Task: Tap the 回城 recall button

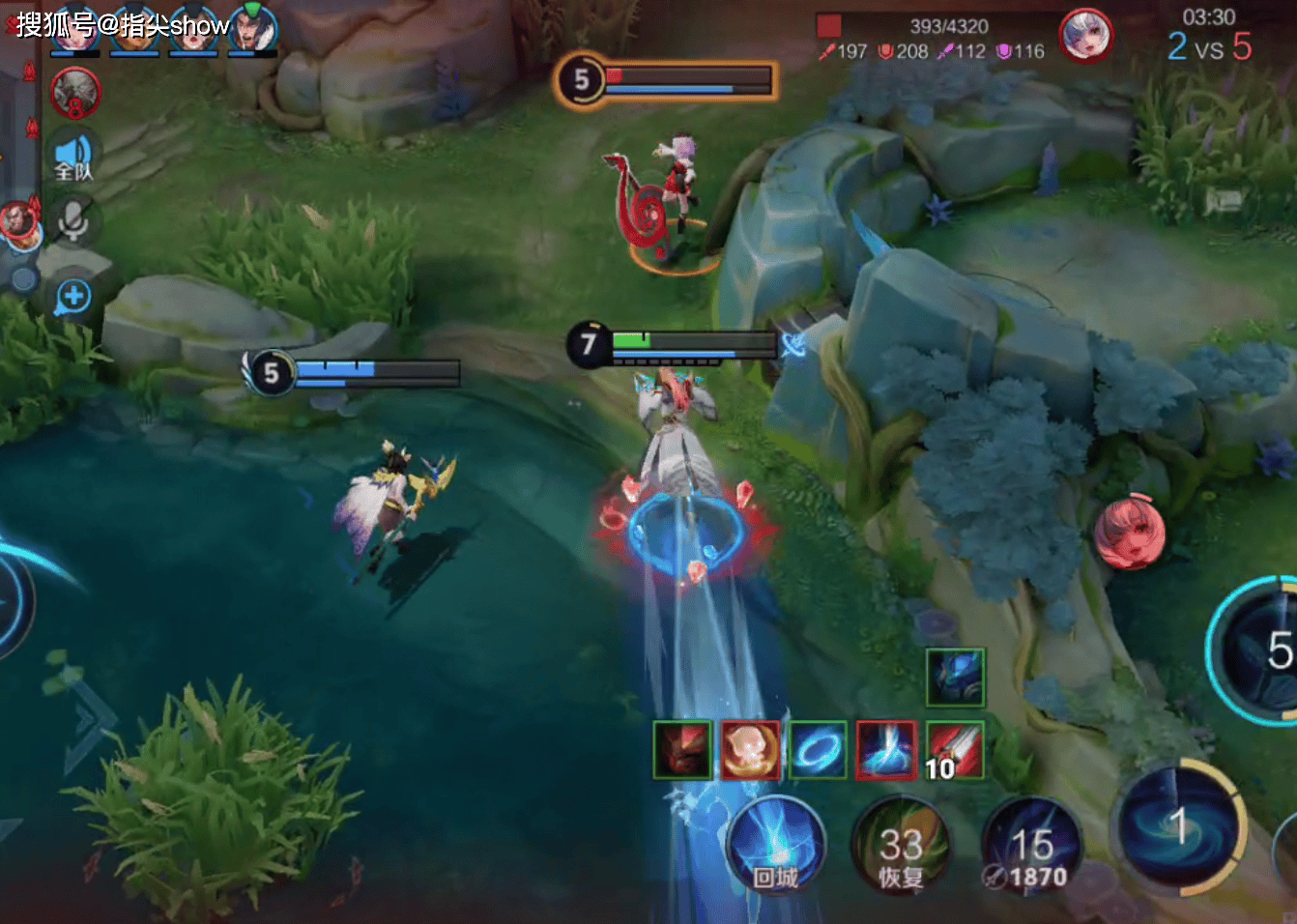Action: click(776, 845)
